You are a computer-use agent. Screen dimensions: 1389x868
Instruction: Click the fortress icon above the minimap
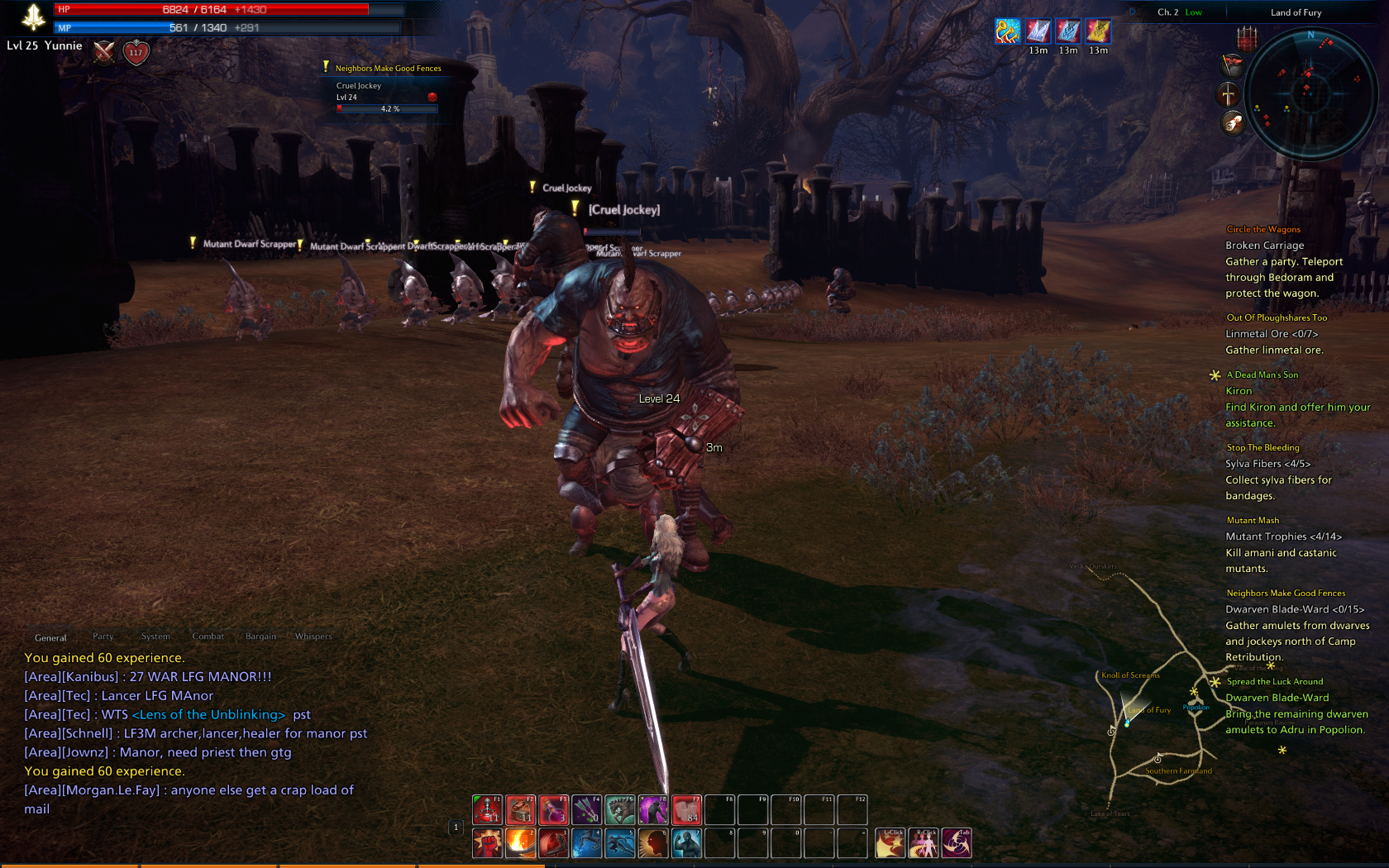(x=1246, y=41)
